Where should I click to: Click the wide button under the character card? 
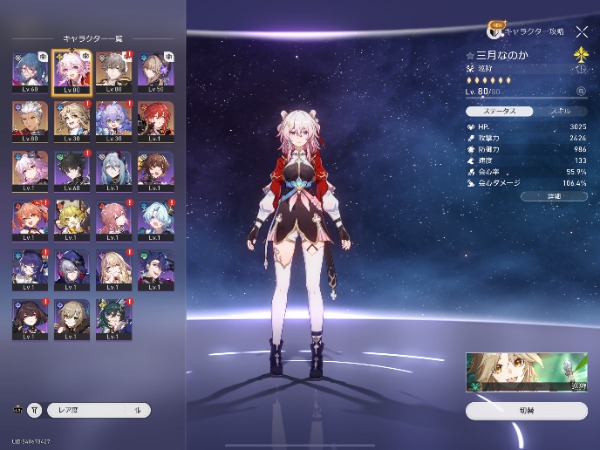coord(527,410)
